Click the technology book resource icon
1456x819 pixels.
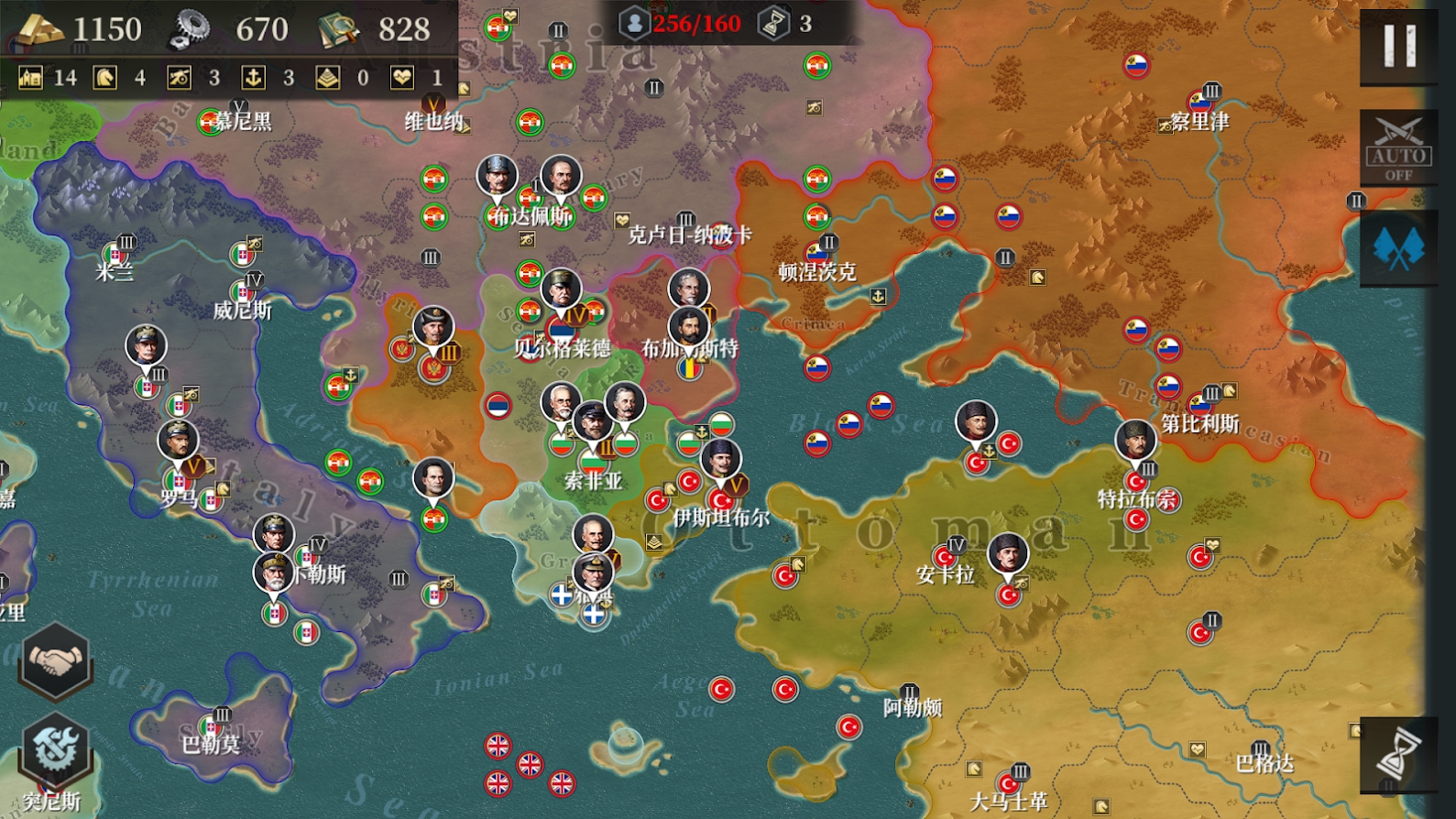coord(339,27)
